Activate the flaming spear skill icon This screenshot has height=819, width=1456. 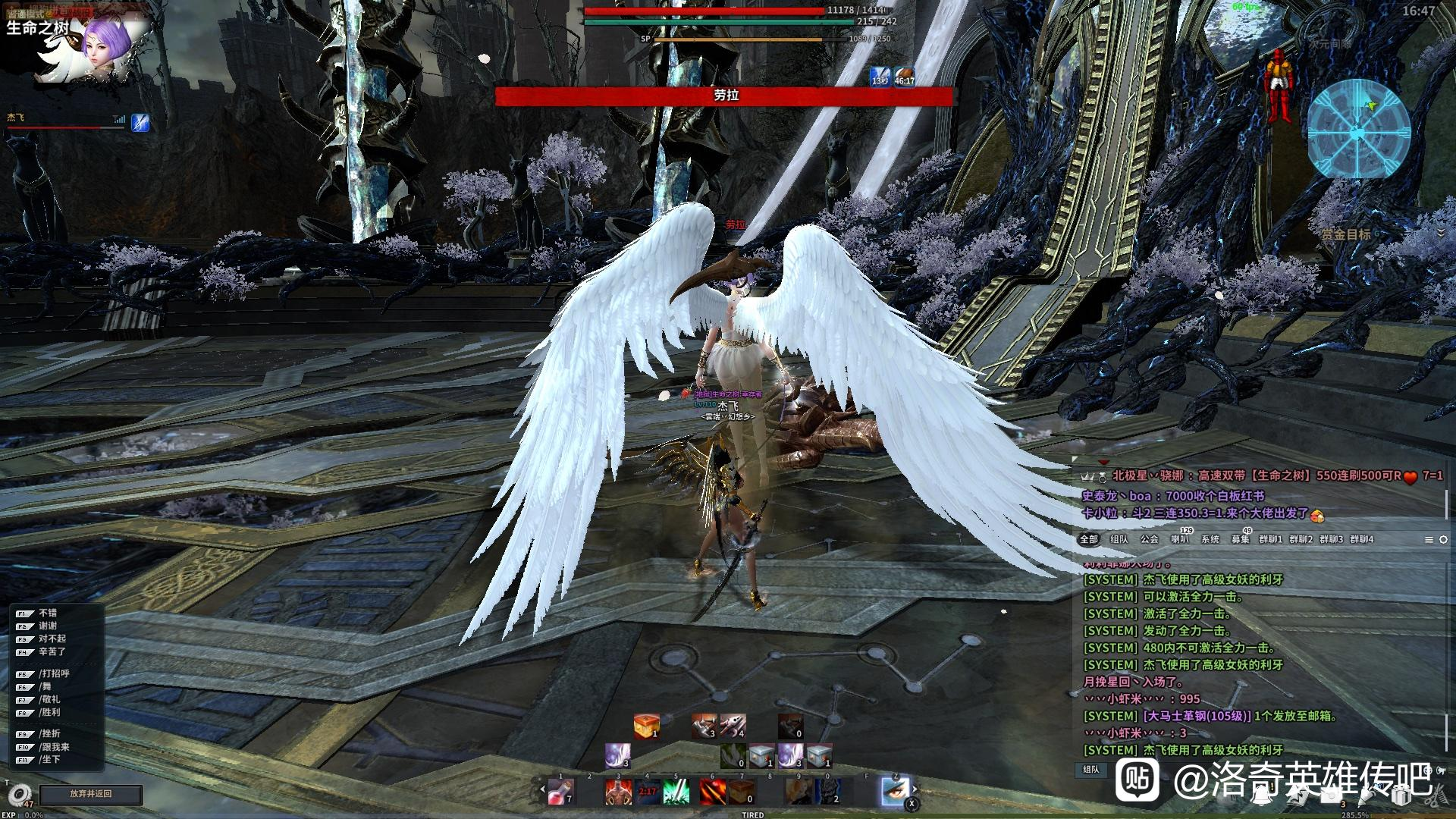(x=712, y=792)
